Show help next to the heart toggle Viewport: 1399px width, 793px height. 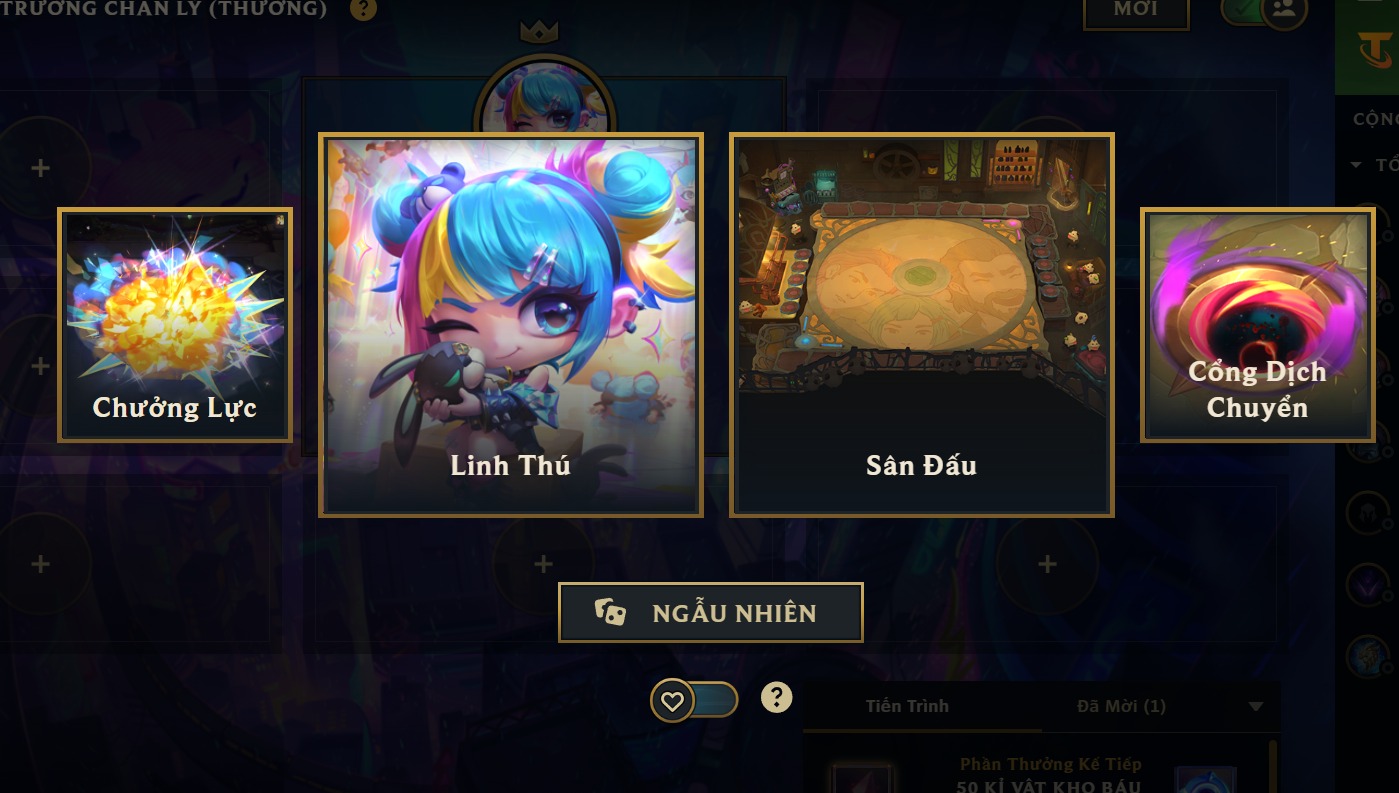point(776,698)
